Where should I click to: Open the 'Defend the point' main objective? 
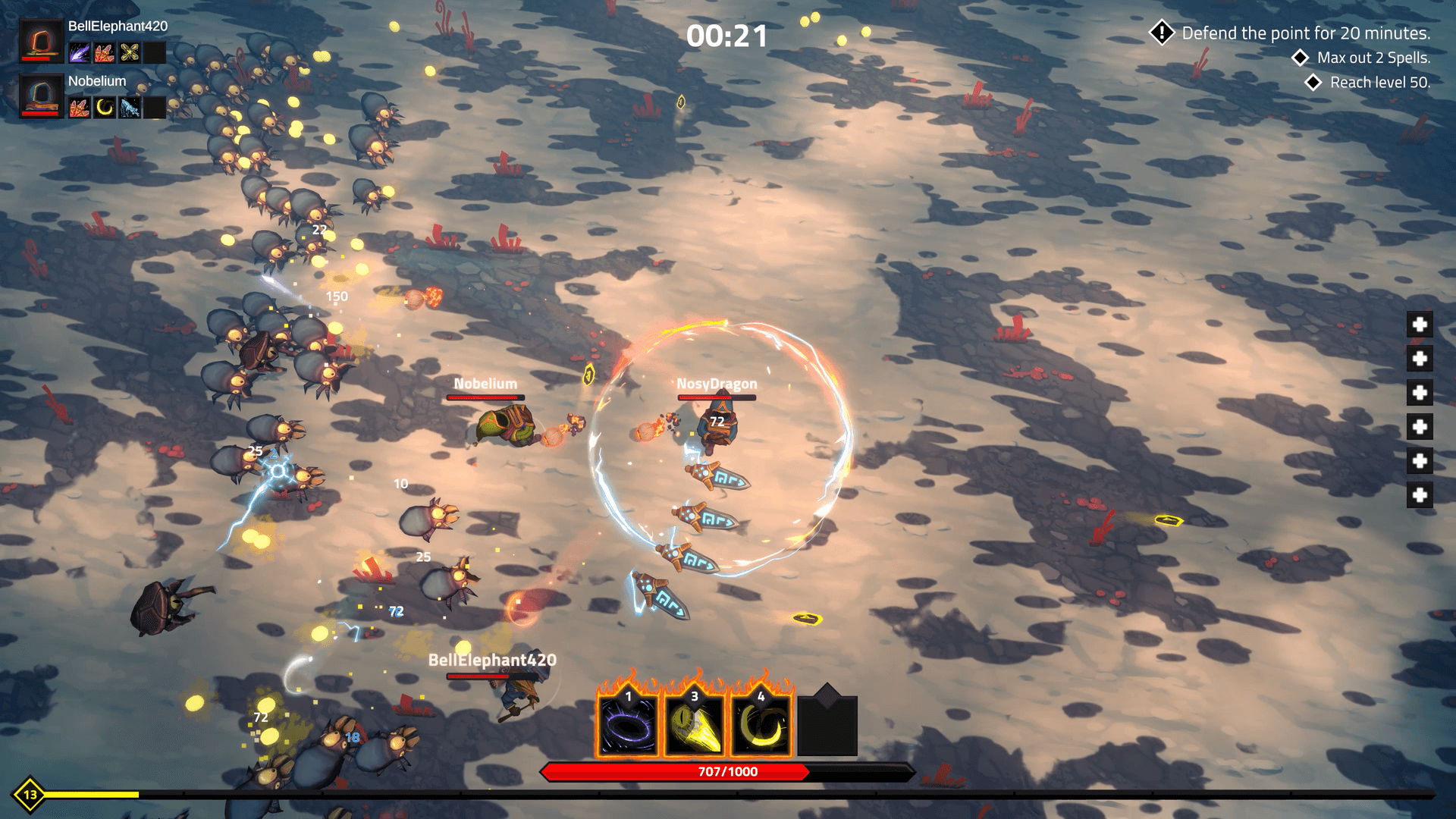[x=1305, y=33]
